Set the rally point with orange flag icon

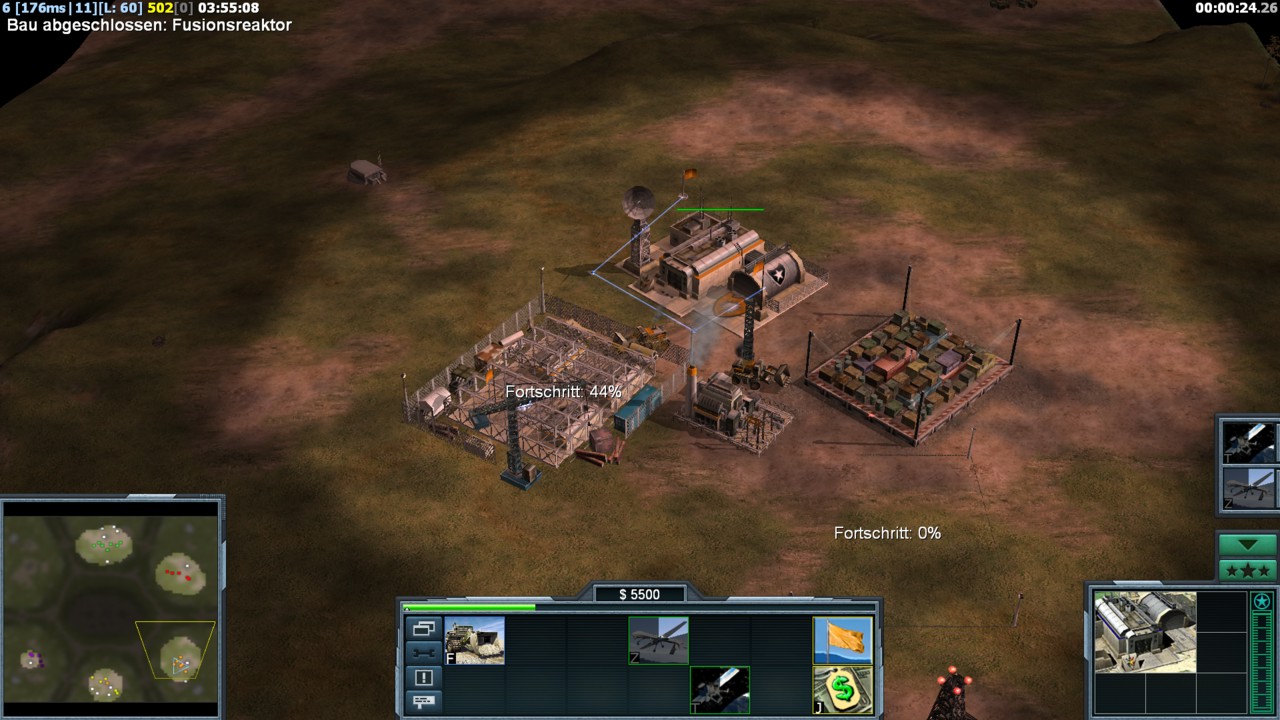coord(843,640)
